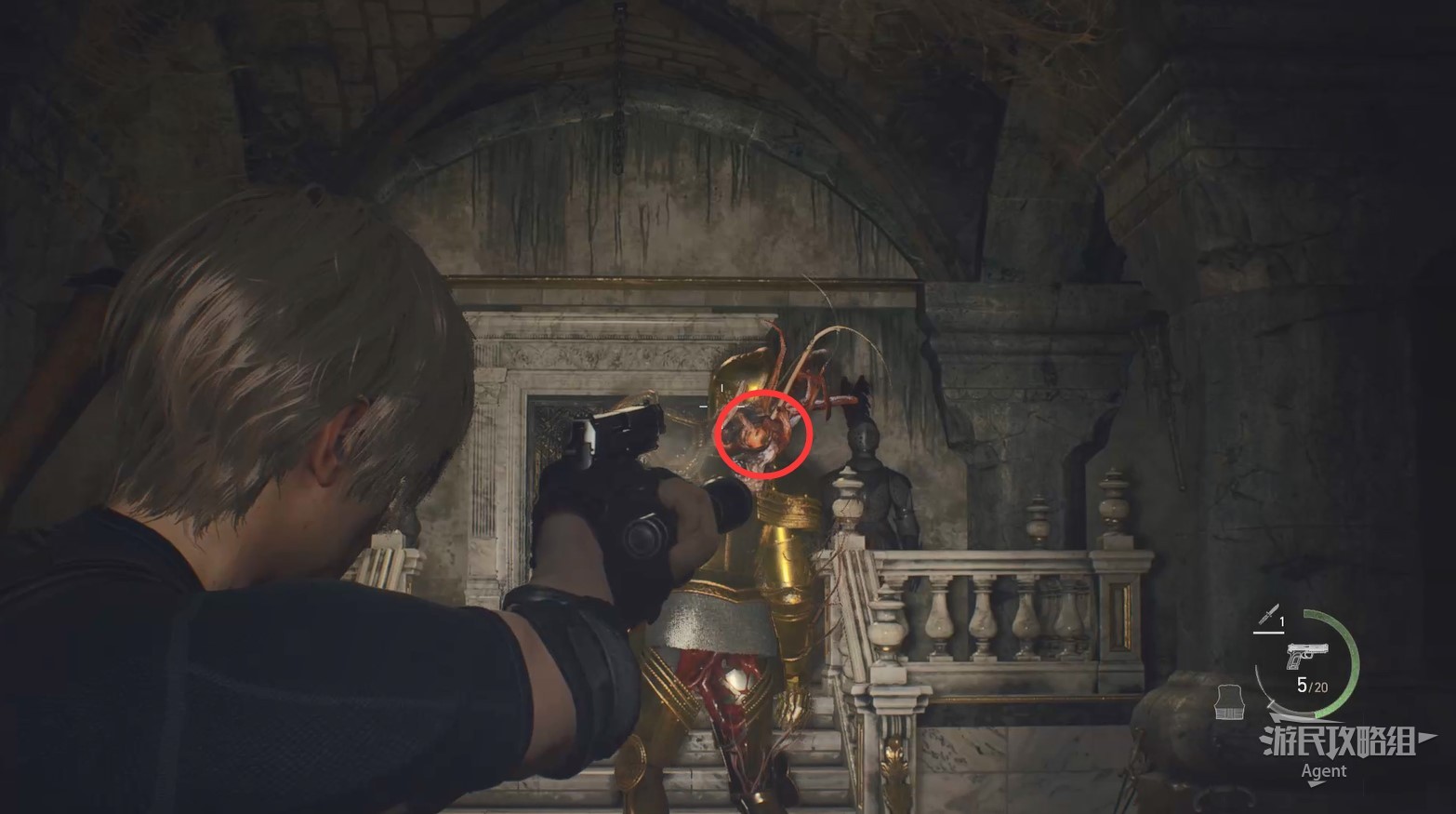Select the handgun weapon icon
This screenshot has height=814, width=1456.
coord(1305,655)
